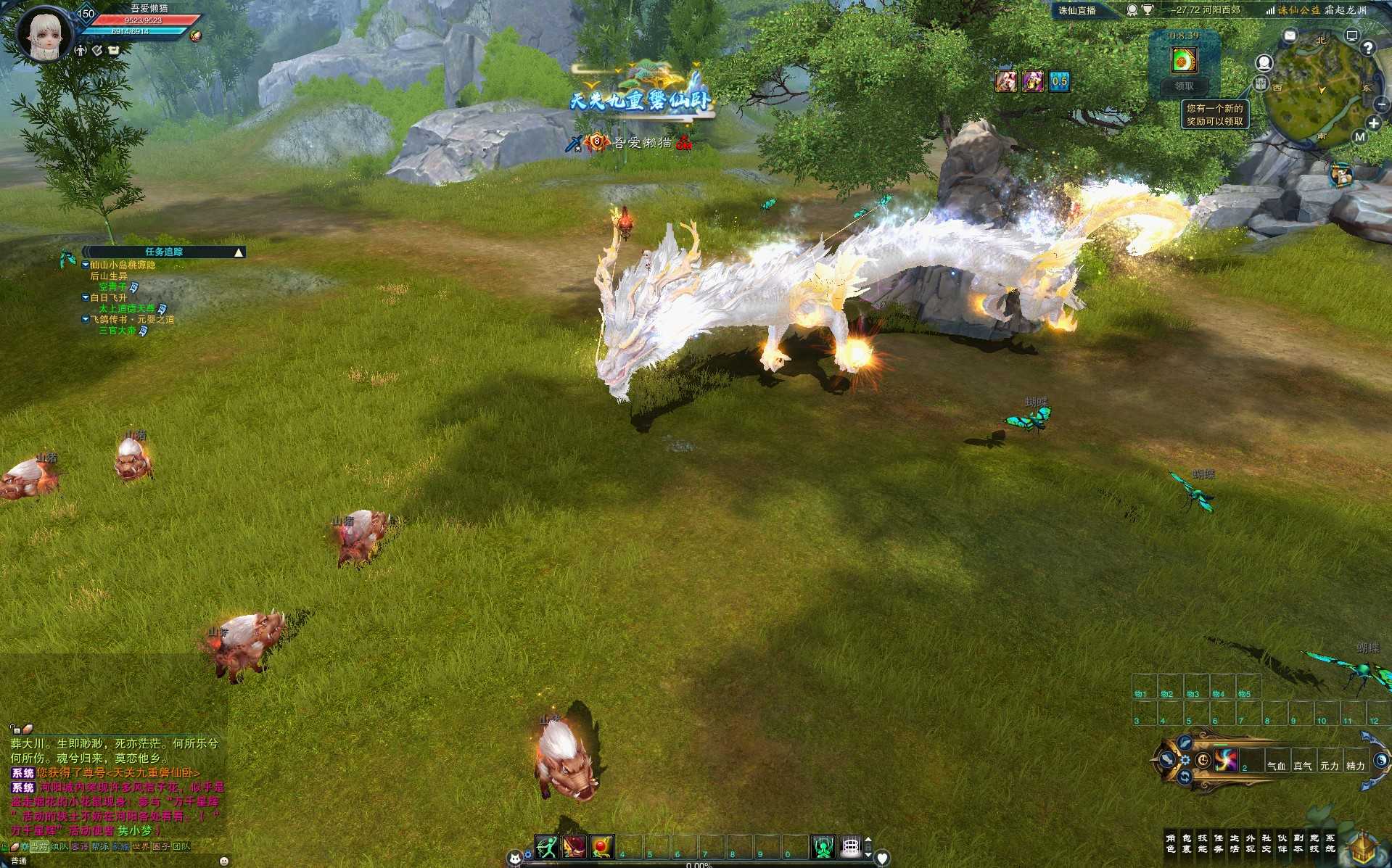This screenshot has height=868, width=1392.
Task: Open the world map with the M button
Action: (1359, 136)
